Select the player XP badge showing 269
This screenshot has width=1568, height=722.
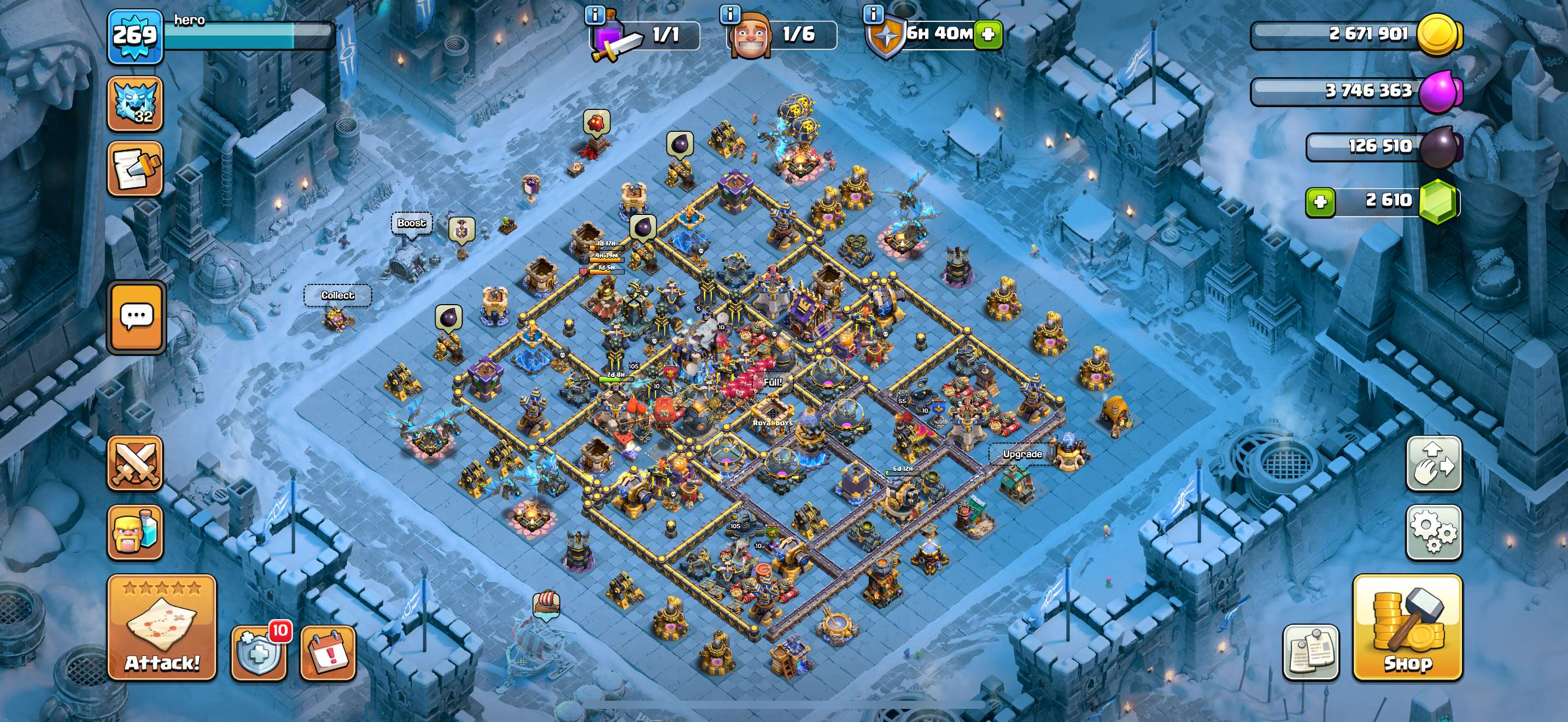pos(135,38)
